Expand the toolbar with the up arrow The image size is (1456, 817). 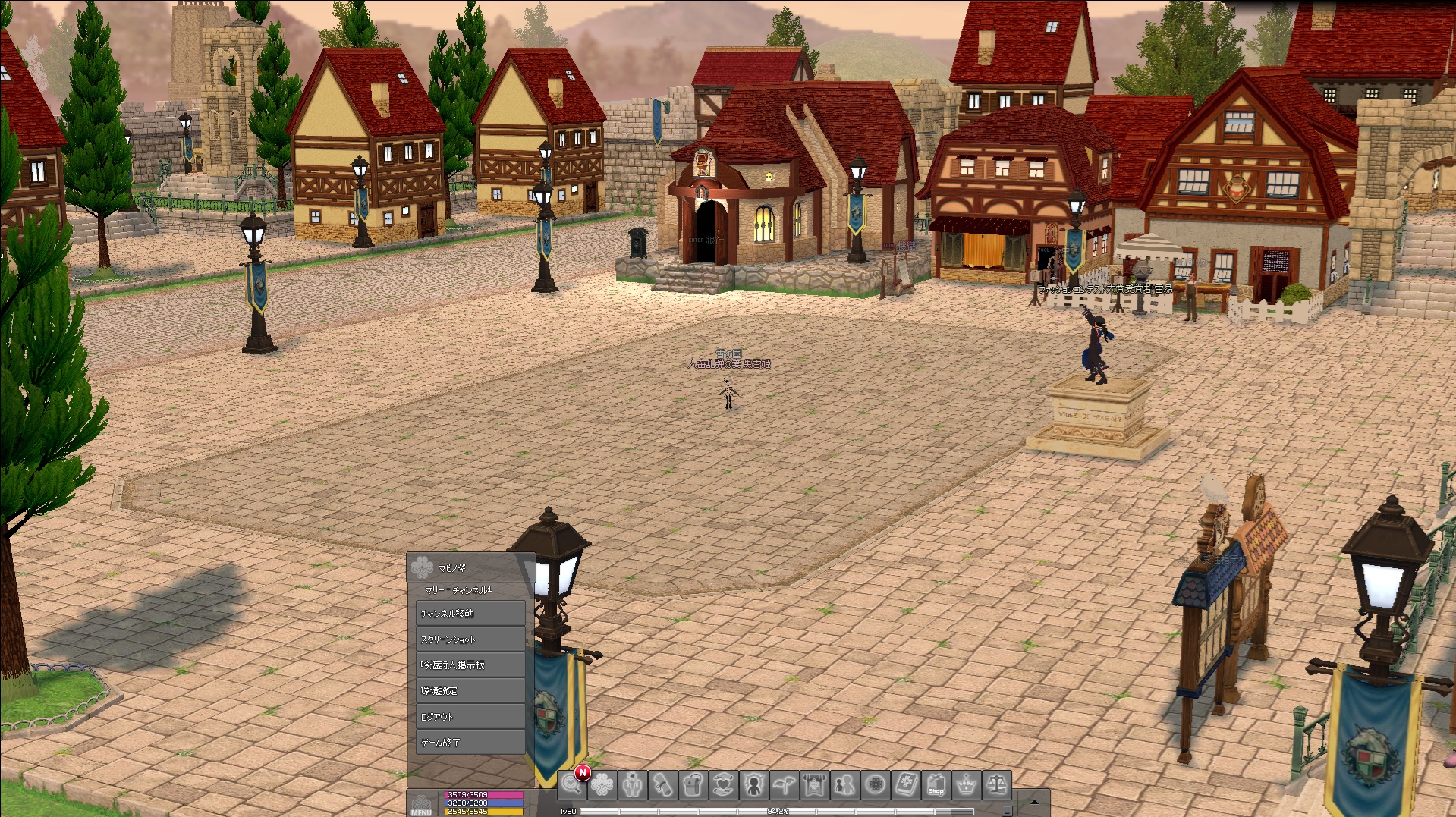[1033, 801]
